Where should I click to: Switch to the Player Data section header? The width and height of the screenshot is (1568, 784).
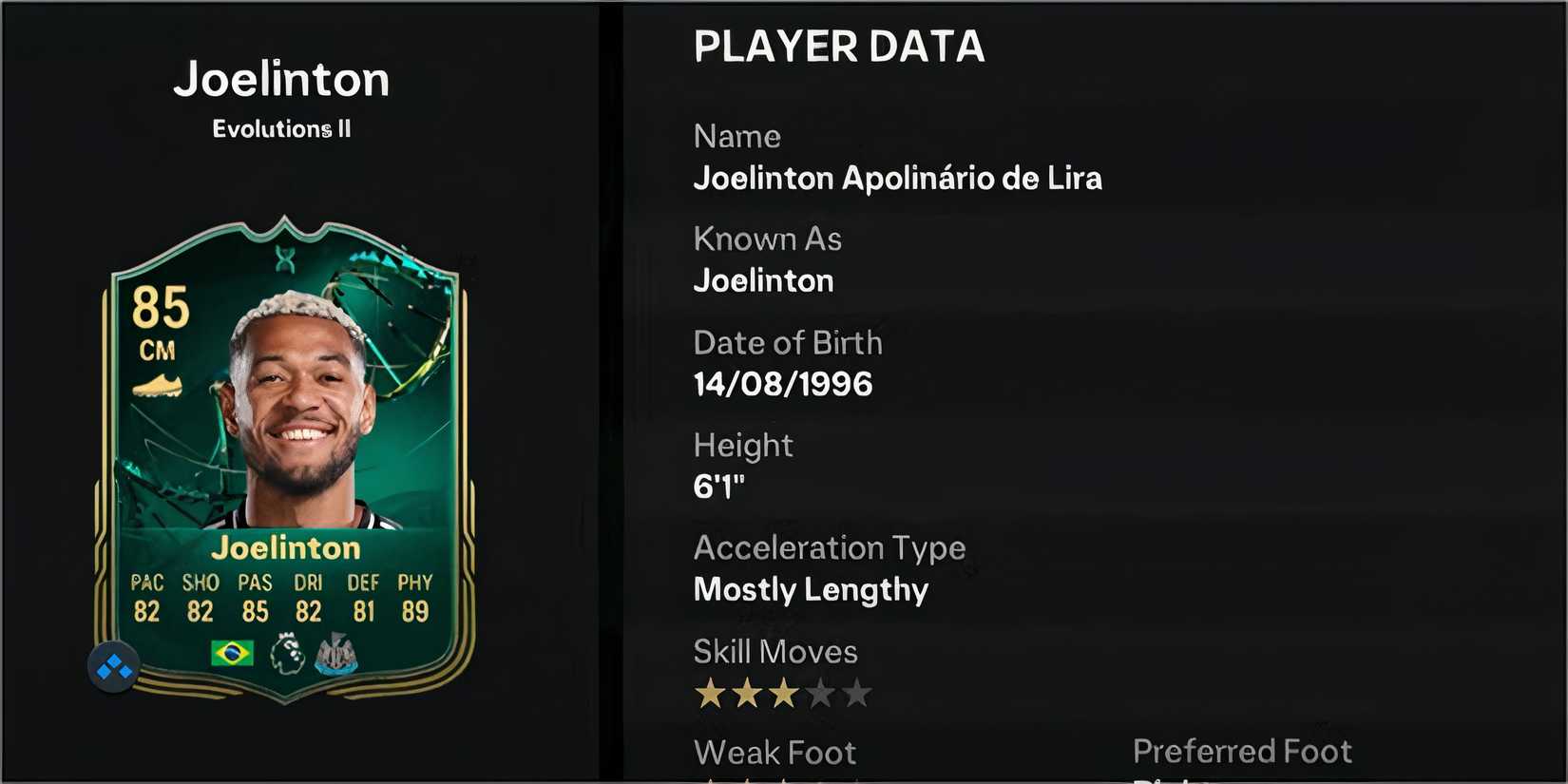[x=839, y=46]
